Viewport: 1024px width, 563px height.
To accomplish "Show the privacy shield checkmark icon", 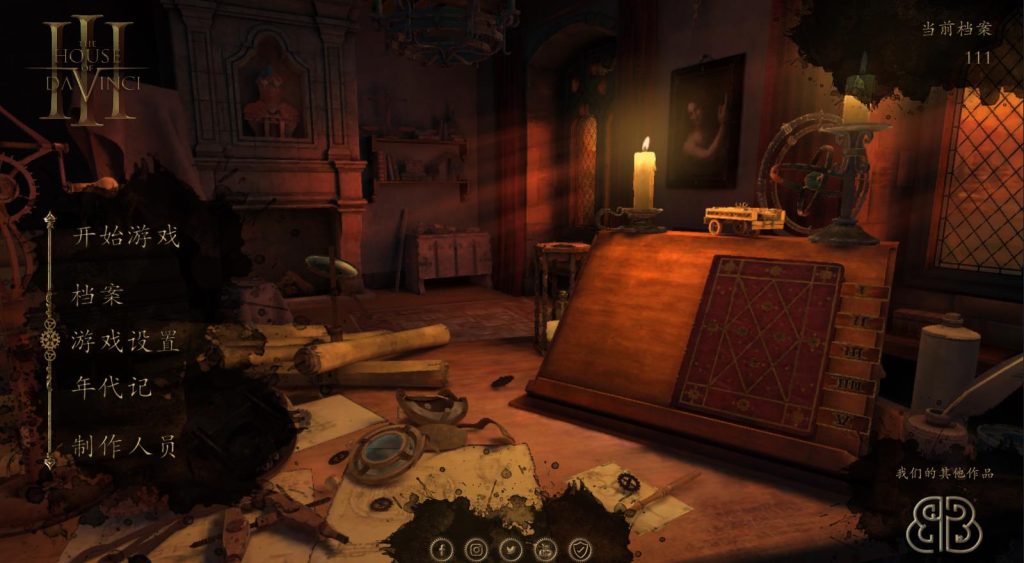I will [580, 549].
